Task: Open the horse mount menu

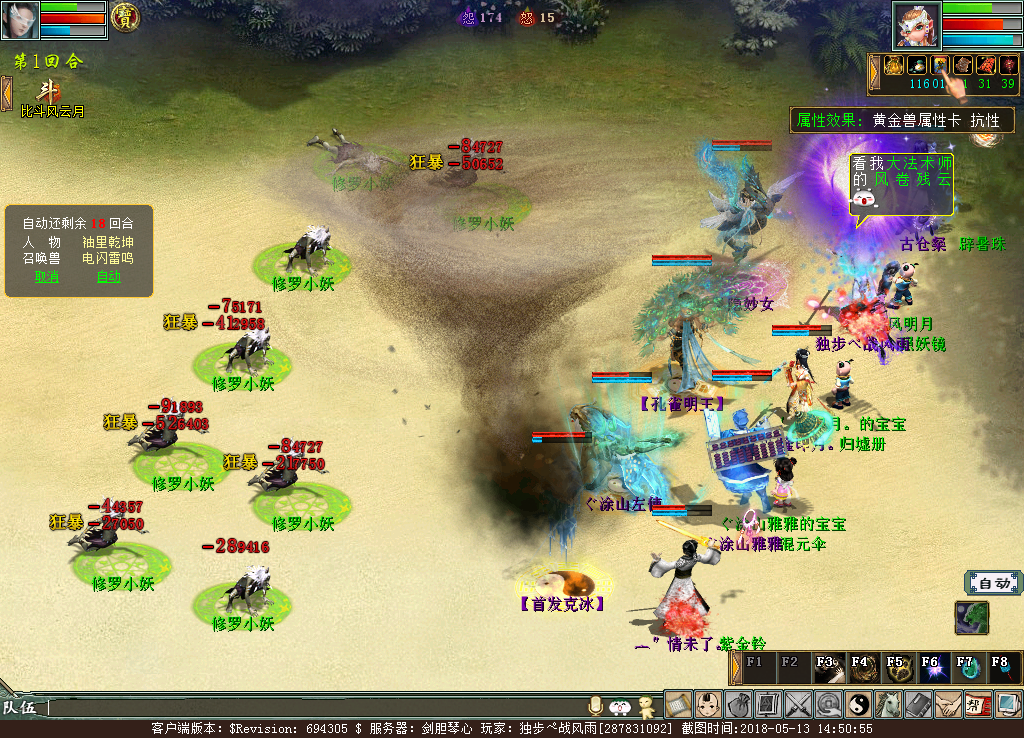Action: click(x=888, y=705)
